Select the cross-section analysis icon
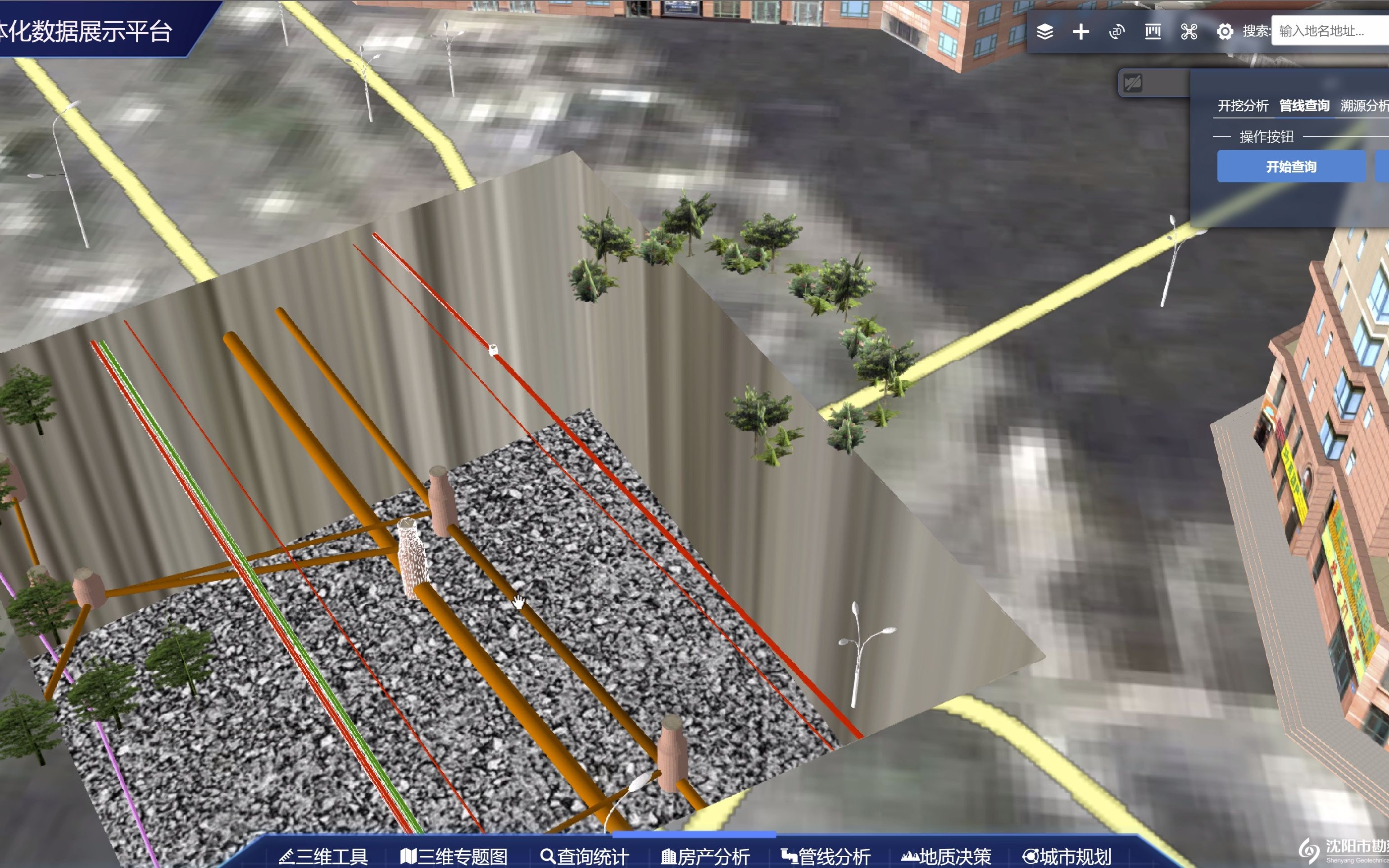The image size is (1389, 868). (1153, 32)
